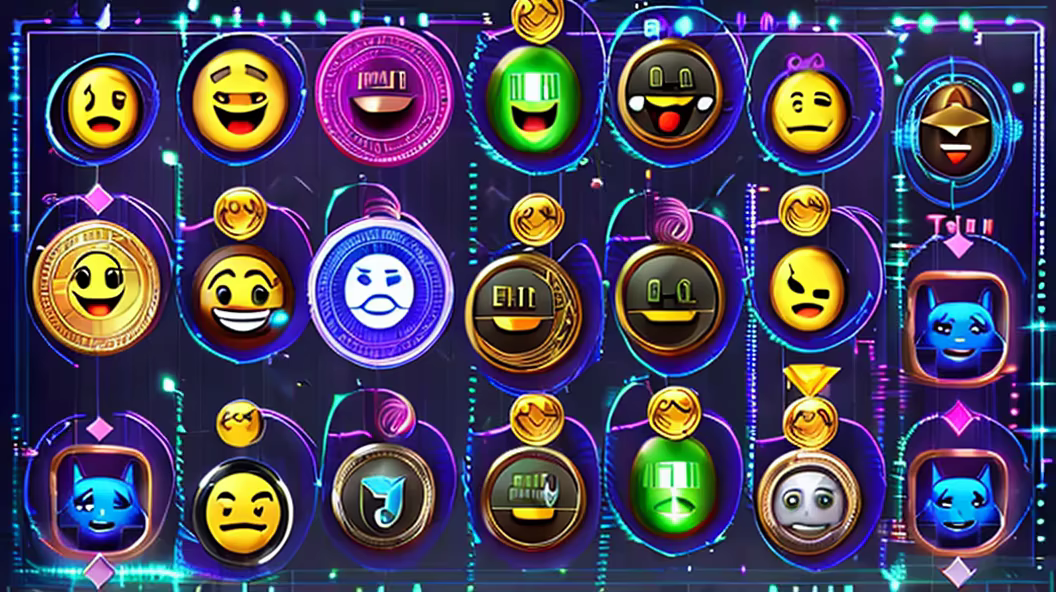
Task: Select the yellow emoji grinning with white teeth
Action: click(243, 295)
